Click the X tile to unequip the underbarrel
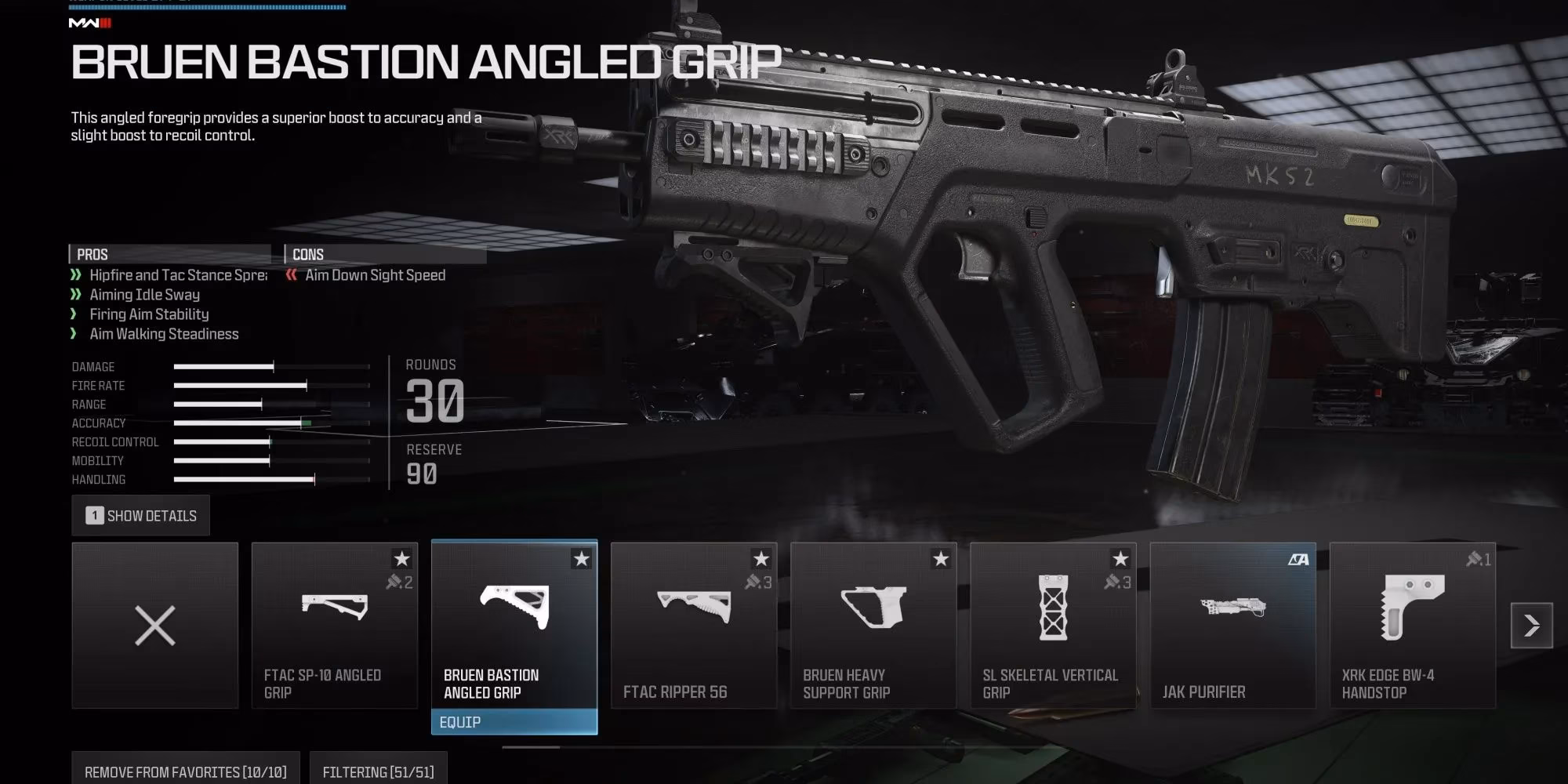This screenshot has width=1568, height=784. pyautogui.click(x=154, y=625)
